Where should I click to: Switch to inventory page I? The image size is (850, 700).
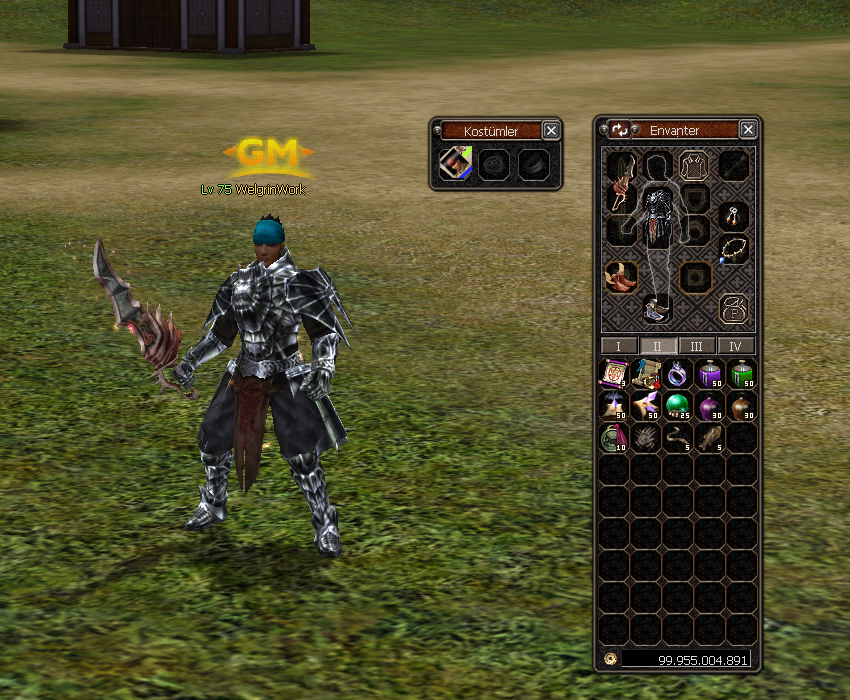coord(619,346)
